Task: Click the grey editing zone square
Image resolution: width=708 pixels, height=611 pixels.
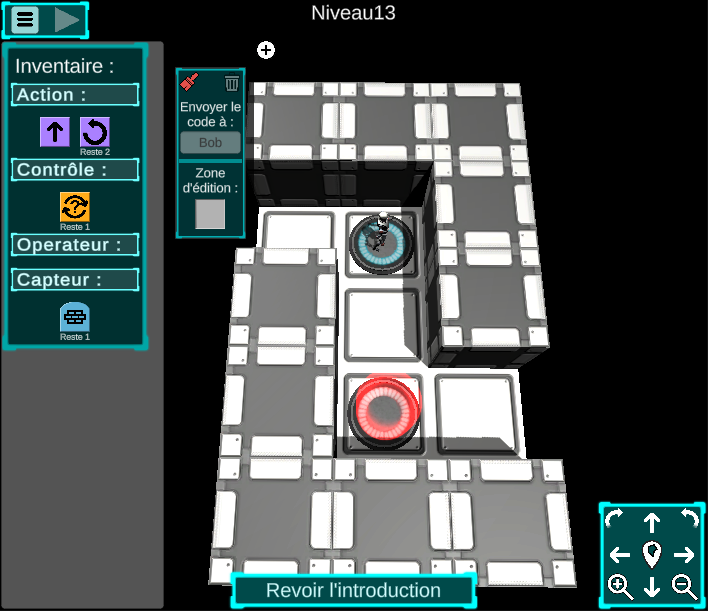Action: [x=210, y=214]
